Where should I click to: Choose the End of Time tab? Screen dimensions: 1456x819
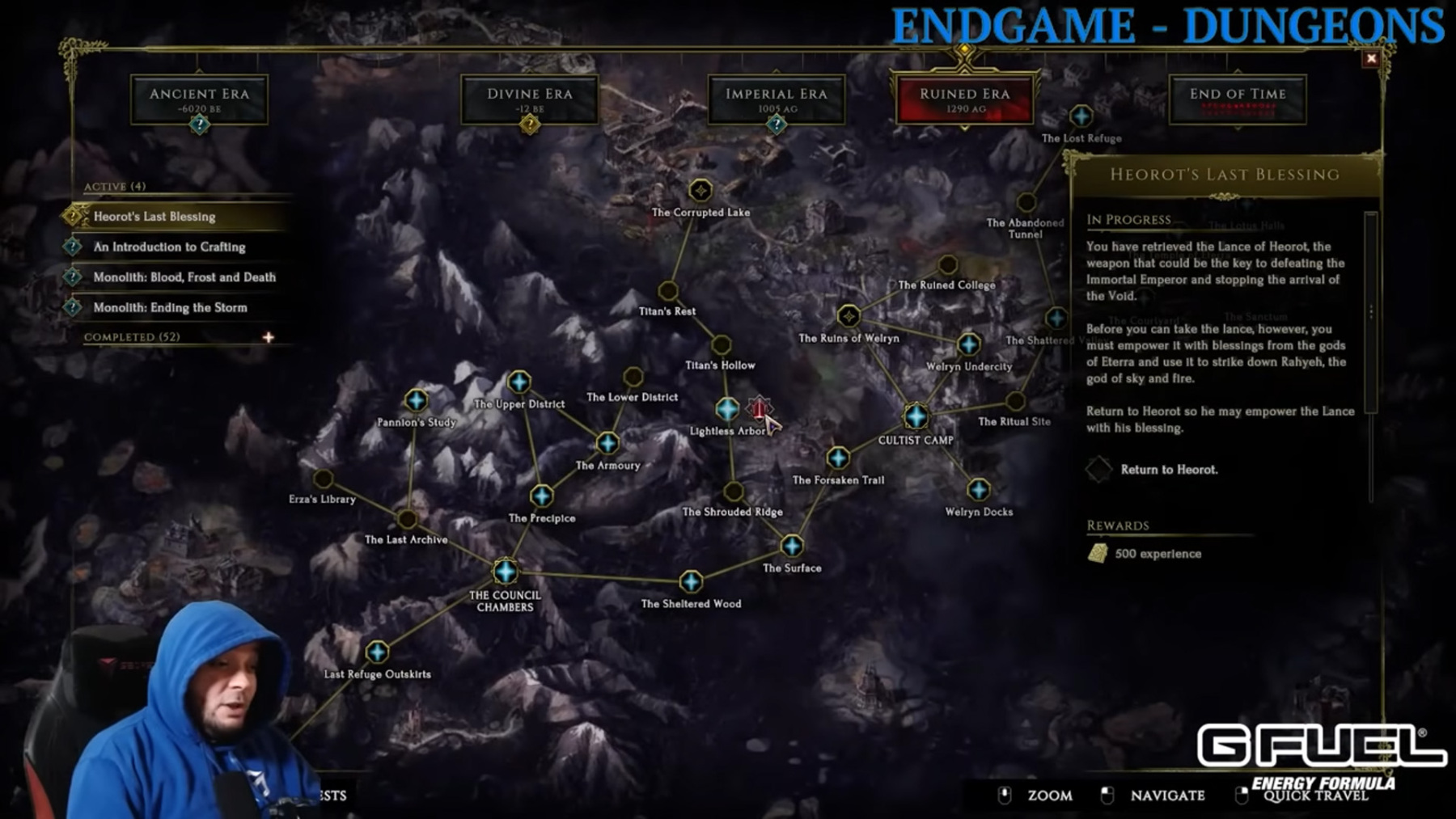[x=1237, y=99]
